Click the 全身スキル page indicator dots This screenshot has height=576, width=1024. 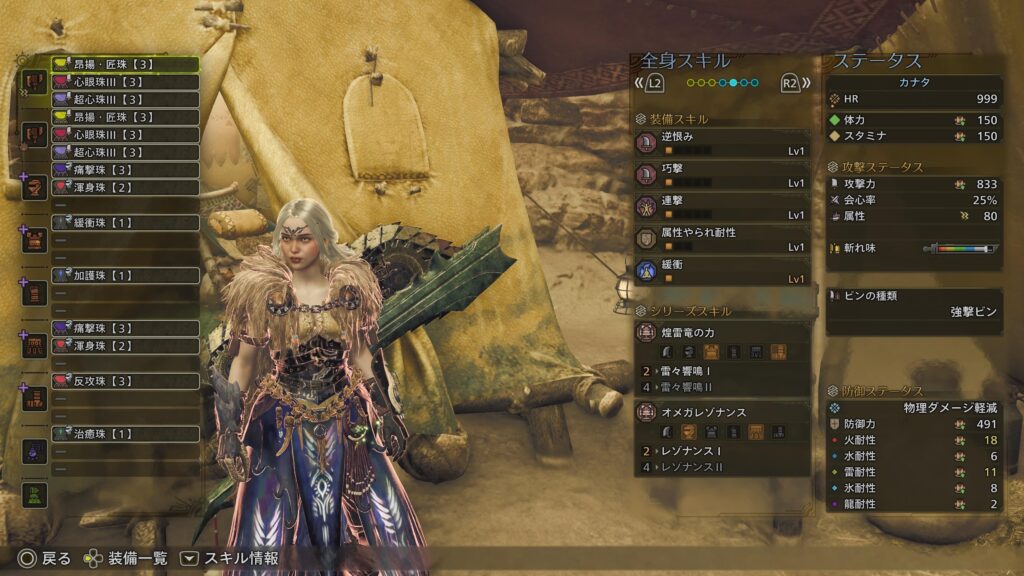722,83
